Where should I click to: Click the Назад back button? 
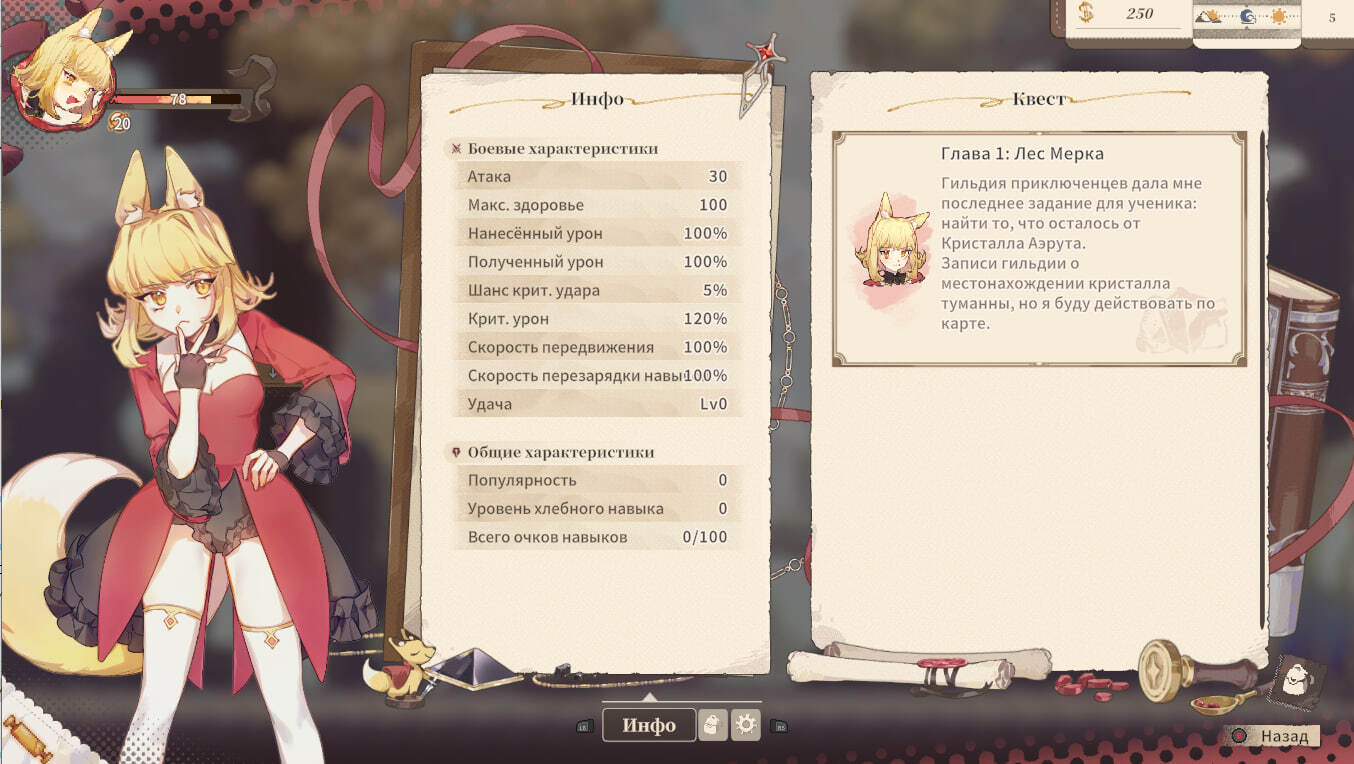click(x=1274, y=736)
